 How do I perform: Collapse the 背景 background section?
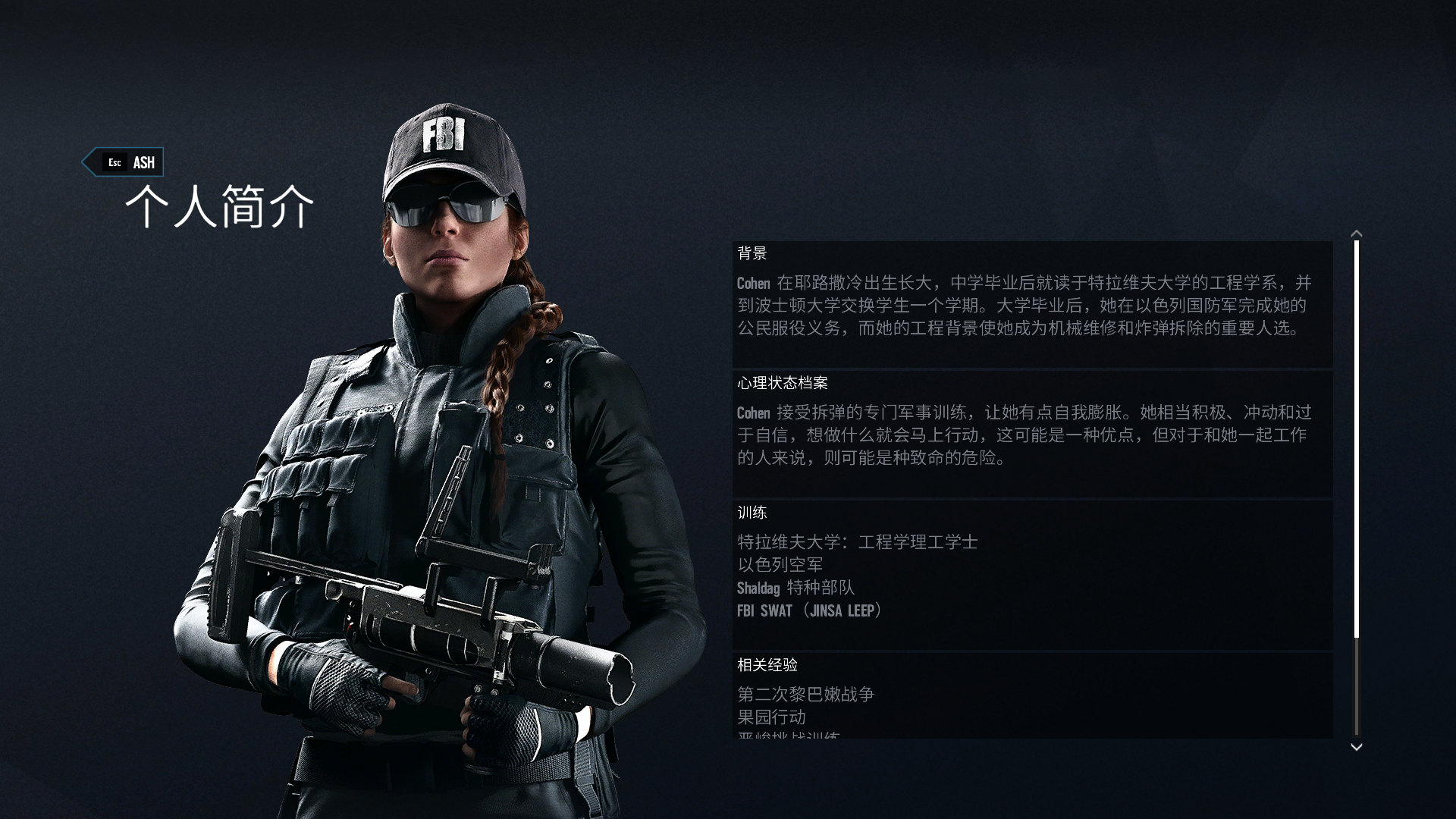[751, 254]
